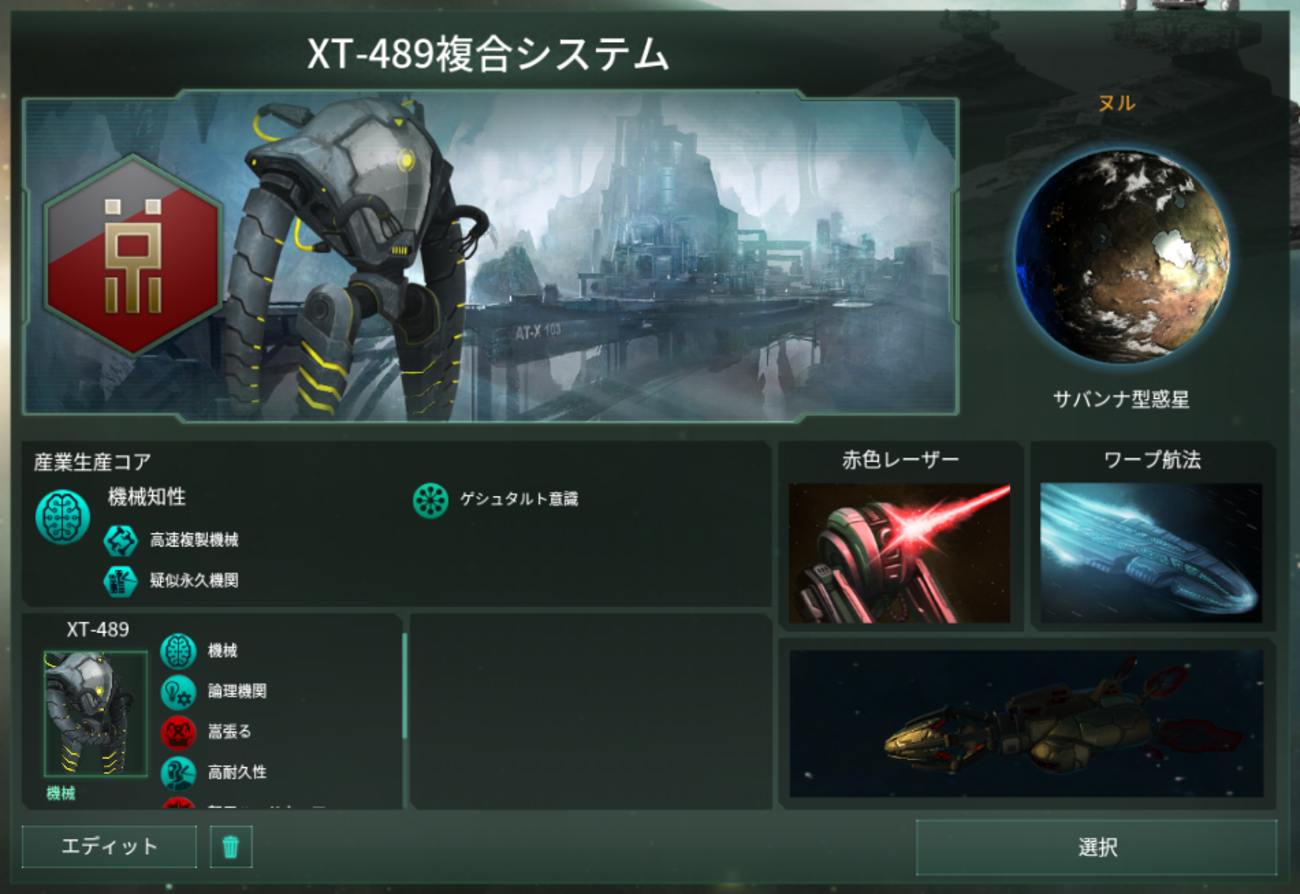1300x894 pixels.
Task: Click the XT-489 species portrait
Action: (x=96, y=713)
